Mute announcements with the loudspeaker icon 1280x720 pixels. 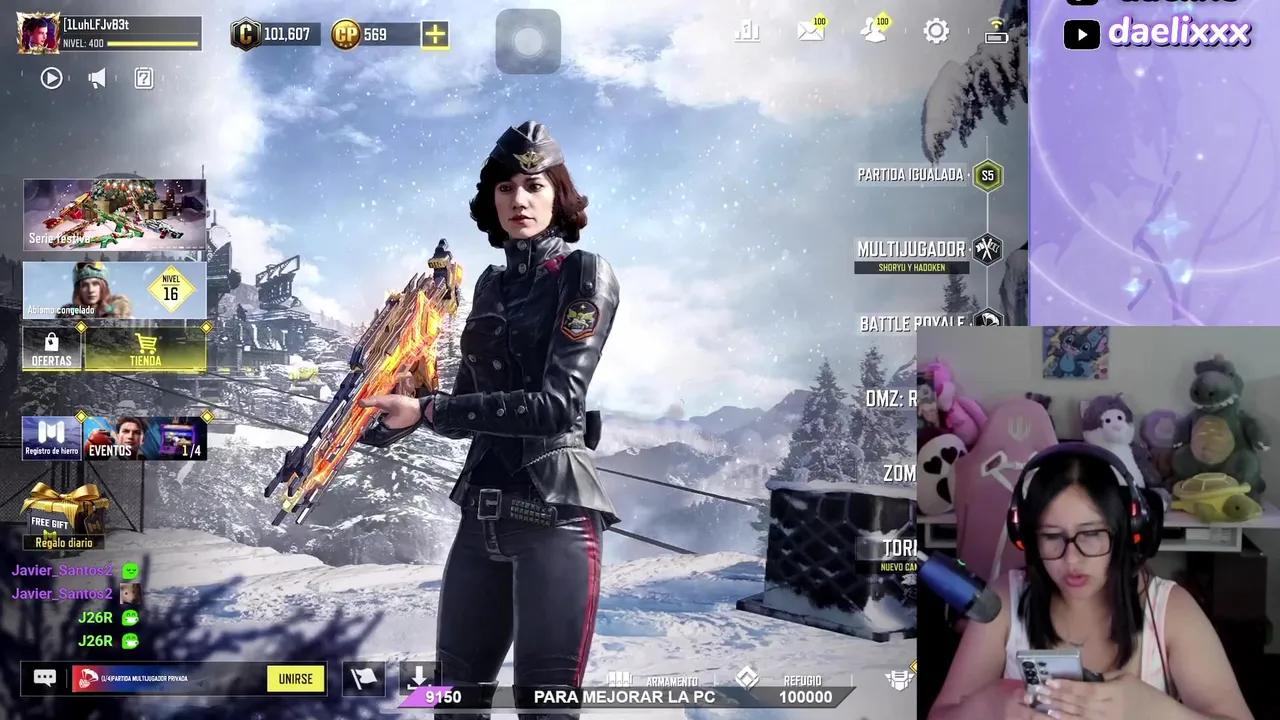coord(96,78)
